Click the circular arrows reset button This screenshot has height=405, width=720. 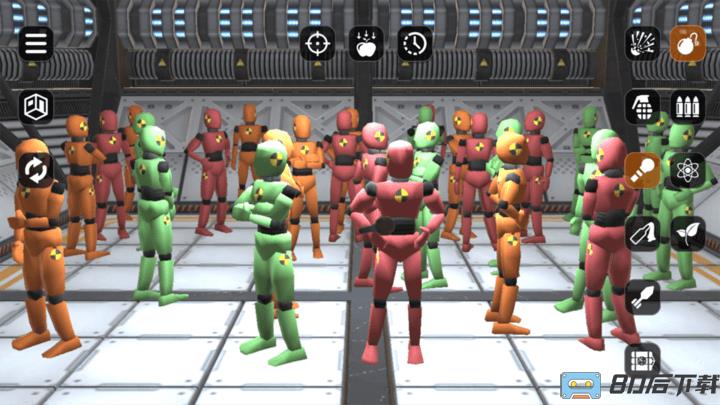[36, 168]
